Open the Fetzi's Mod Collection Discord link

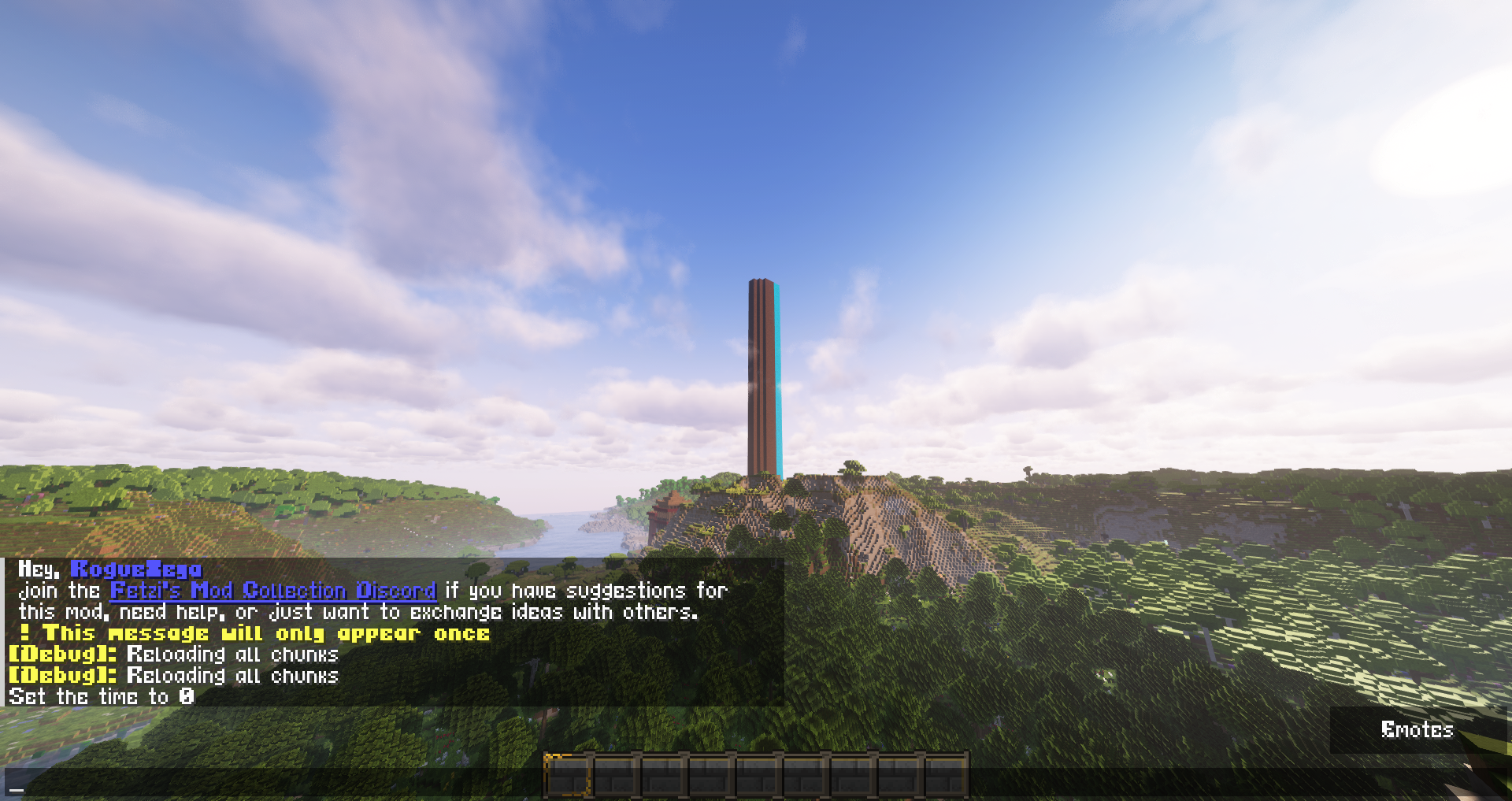tap(272, 591)
